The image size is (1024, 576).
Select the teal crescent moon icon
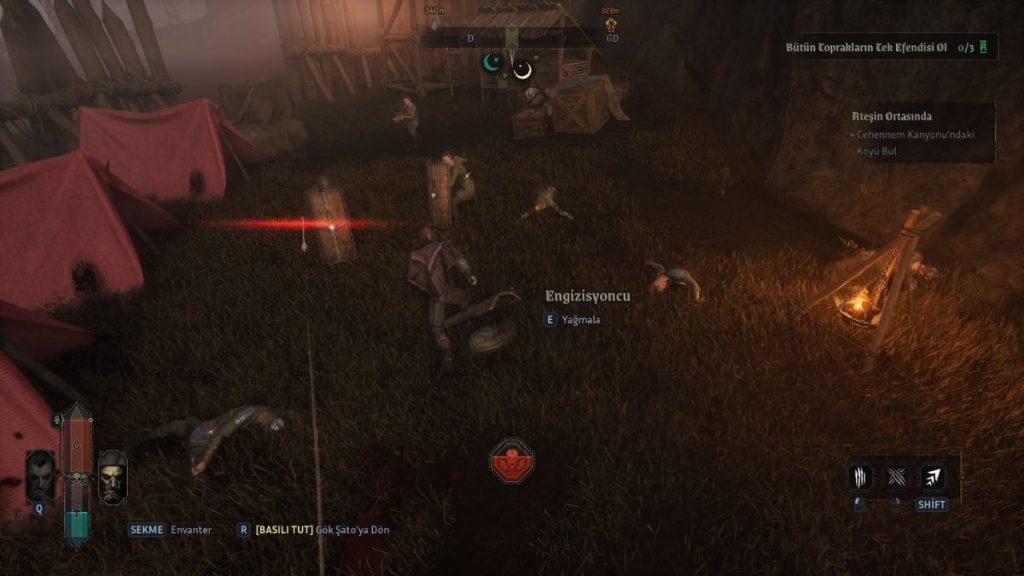(x=492, y=63)
